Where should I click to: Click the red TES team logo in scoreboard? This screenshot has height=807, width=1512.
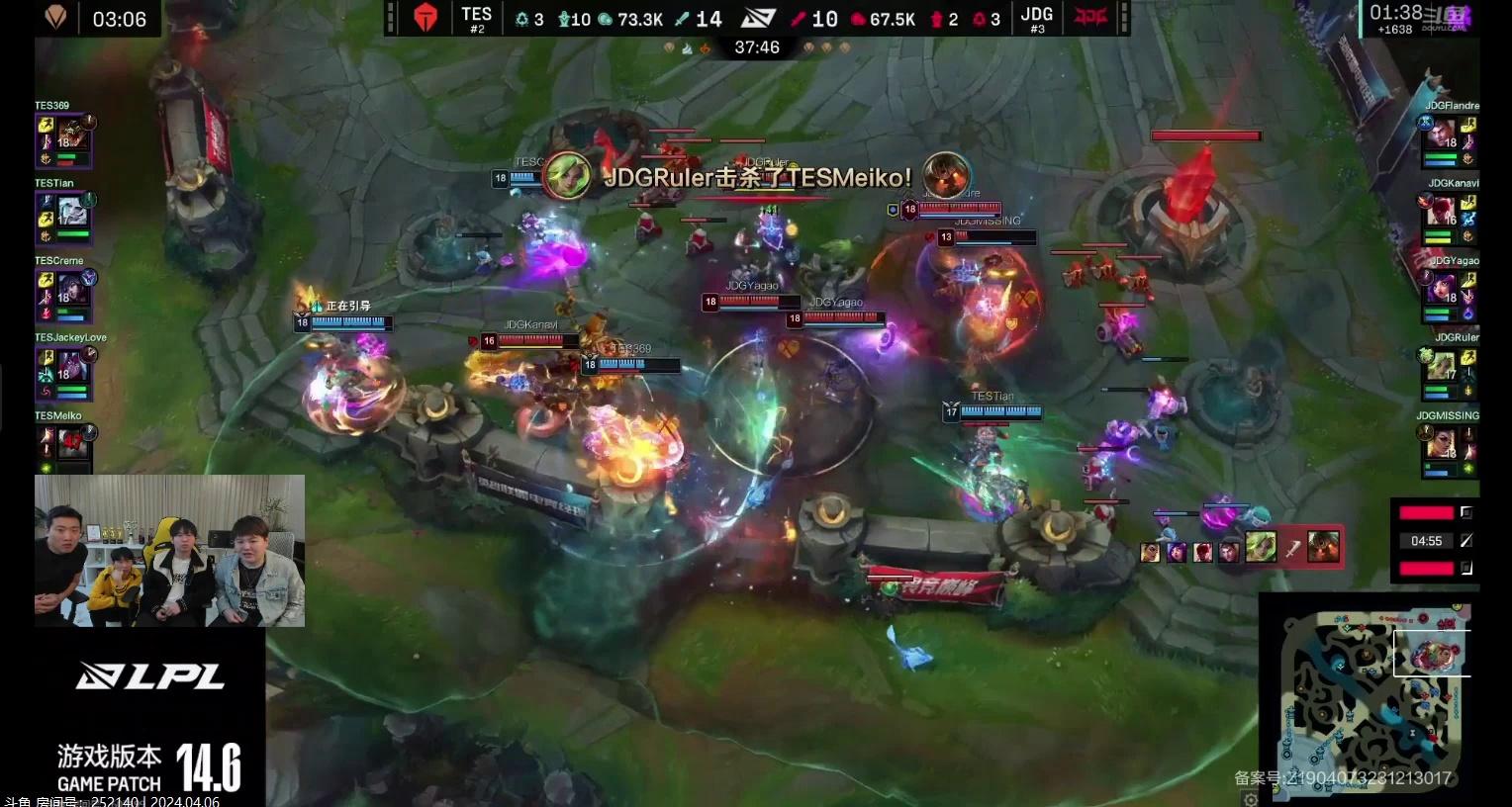coord(426,19)
